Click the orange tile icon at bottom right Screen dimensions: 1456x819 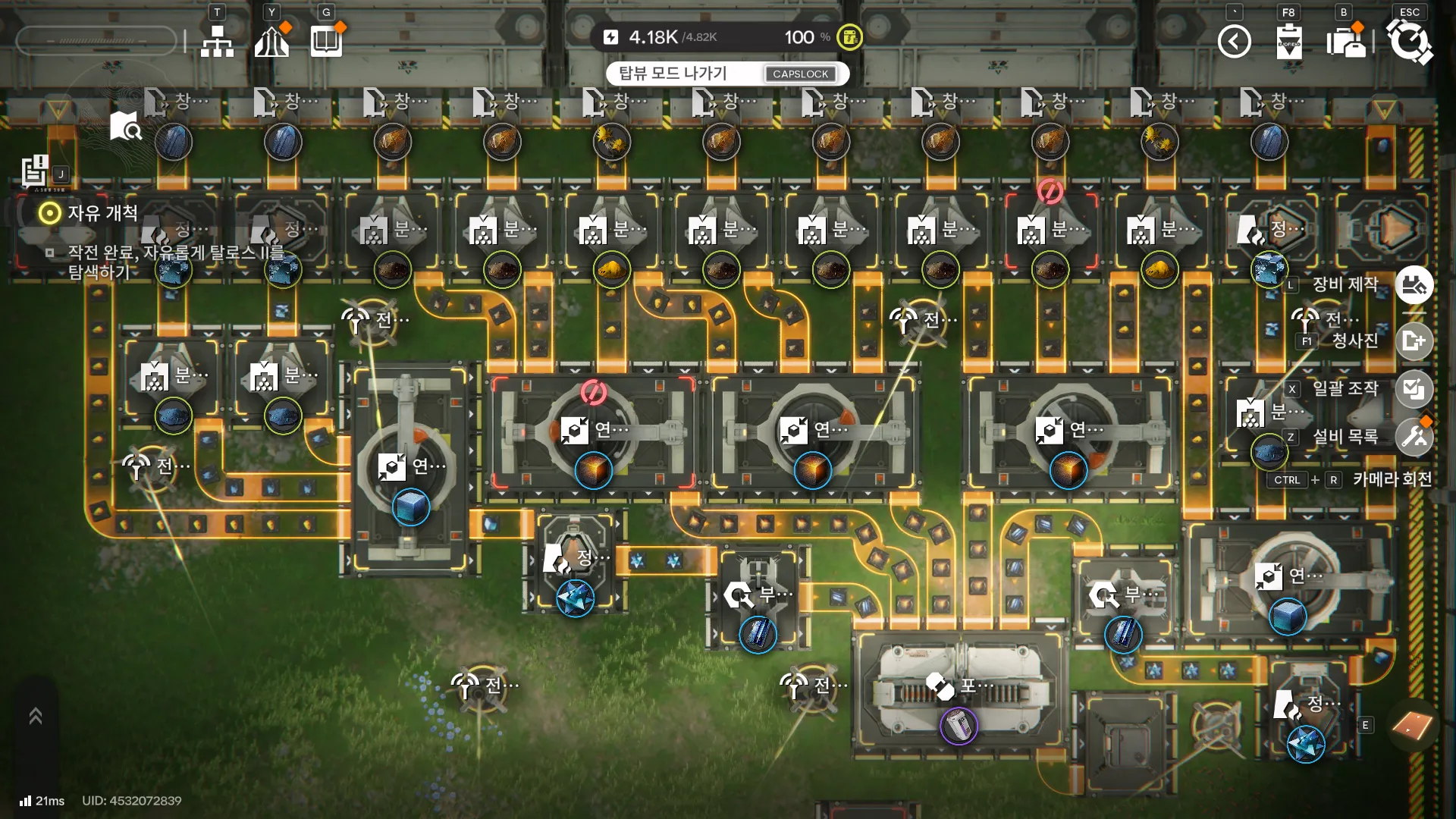1412,726
